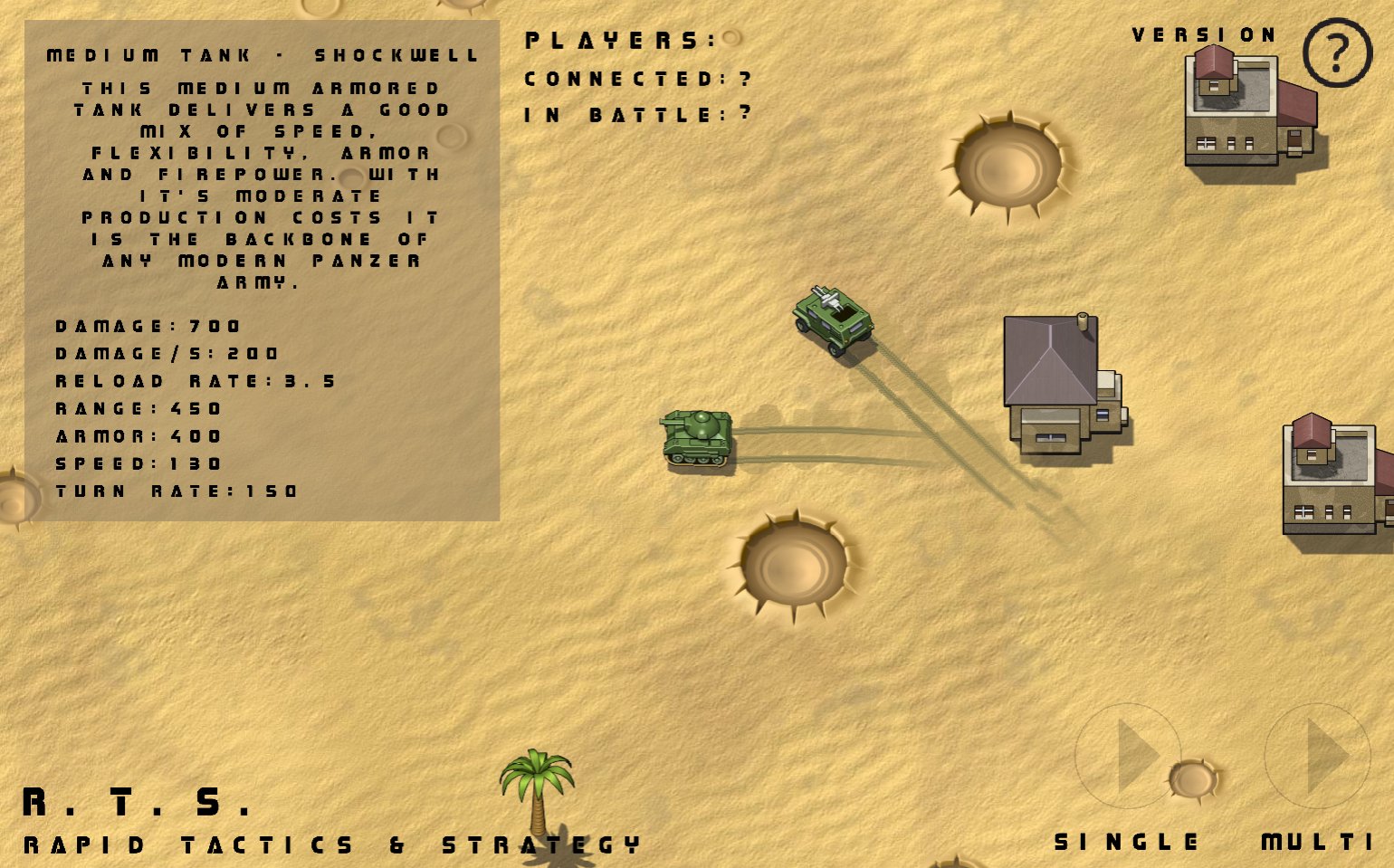Screen dimensions: 1394x868
Task: Start a Multi player game
Action: point(1318,757)
